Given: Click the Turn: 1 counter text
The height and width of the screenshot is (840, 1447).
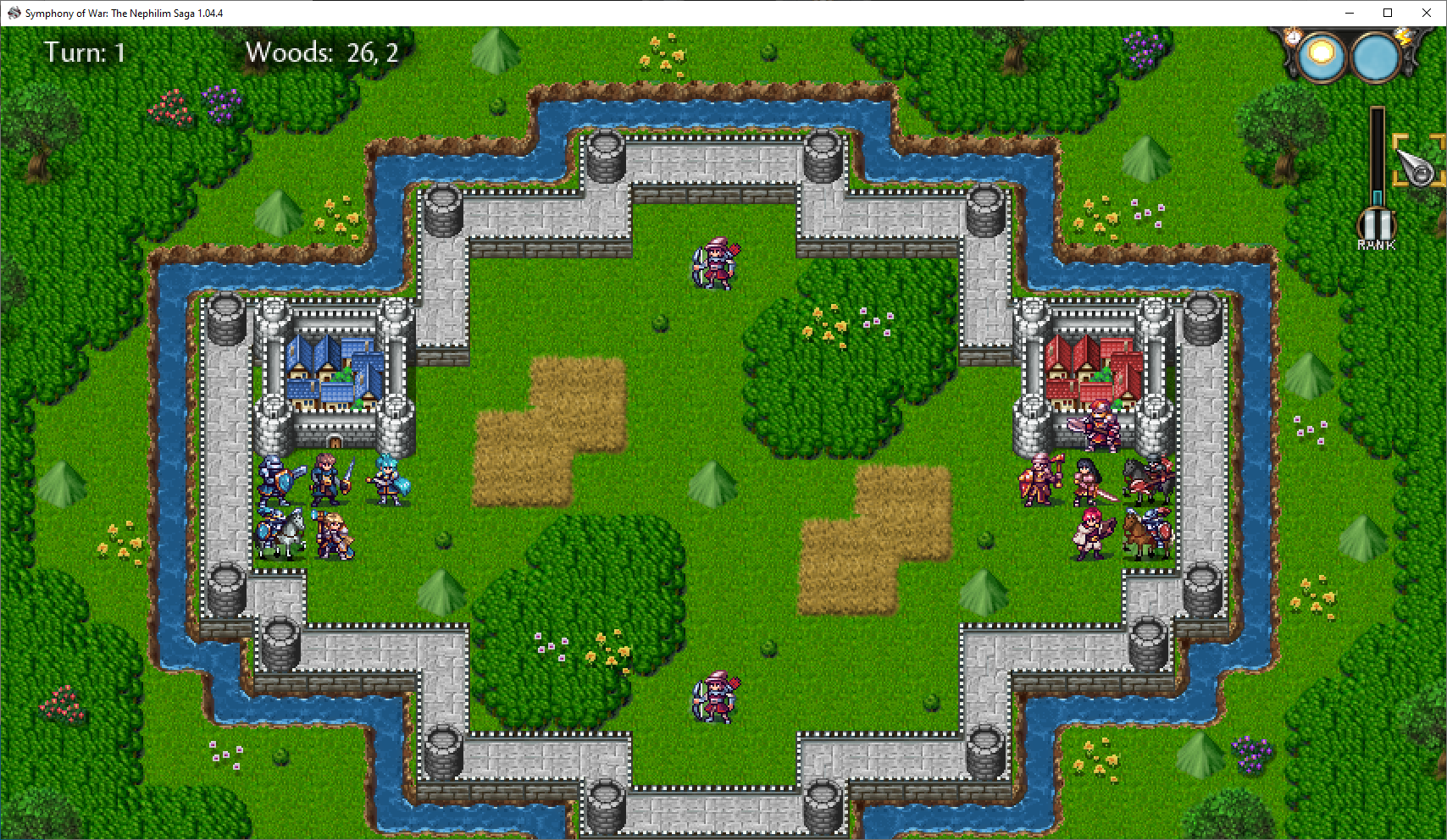Looking at the screenshot, I should [85, 52].
